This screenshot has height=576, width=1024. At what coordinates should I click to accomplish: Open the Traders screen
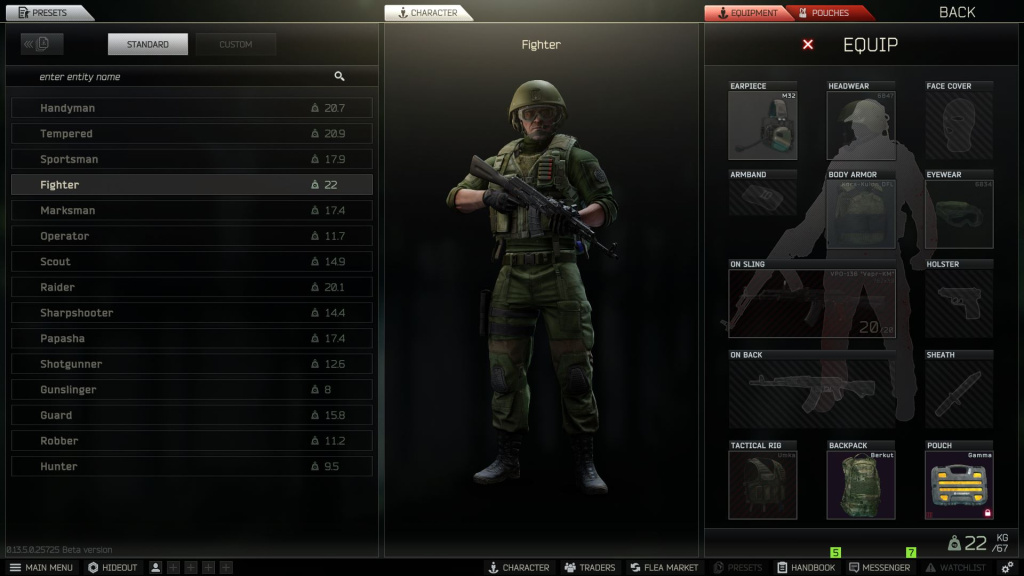589,568
